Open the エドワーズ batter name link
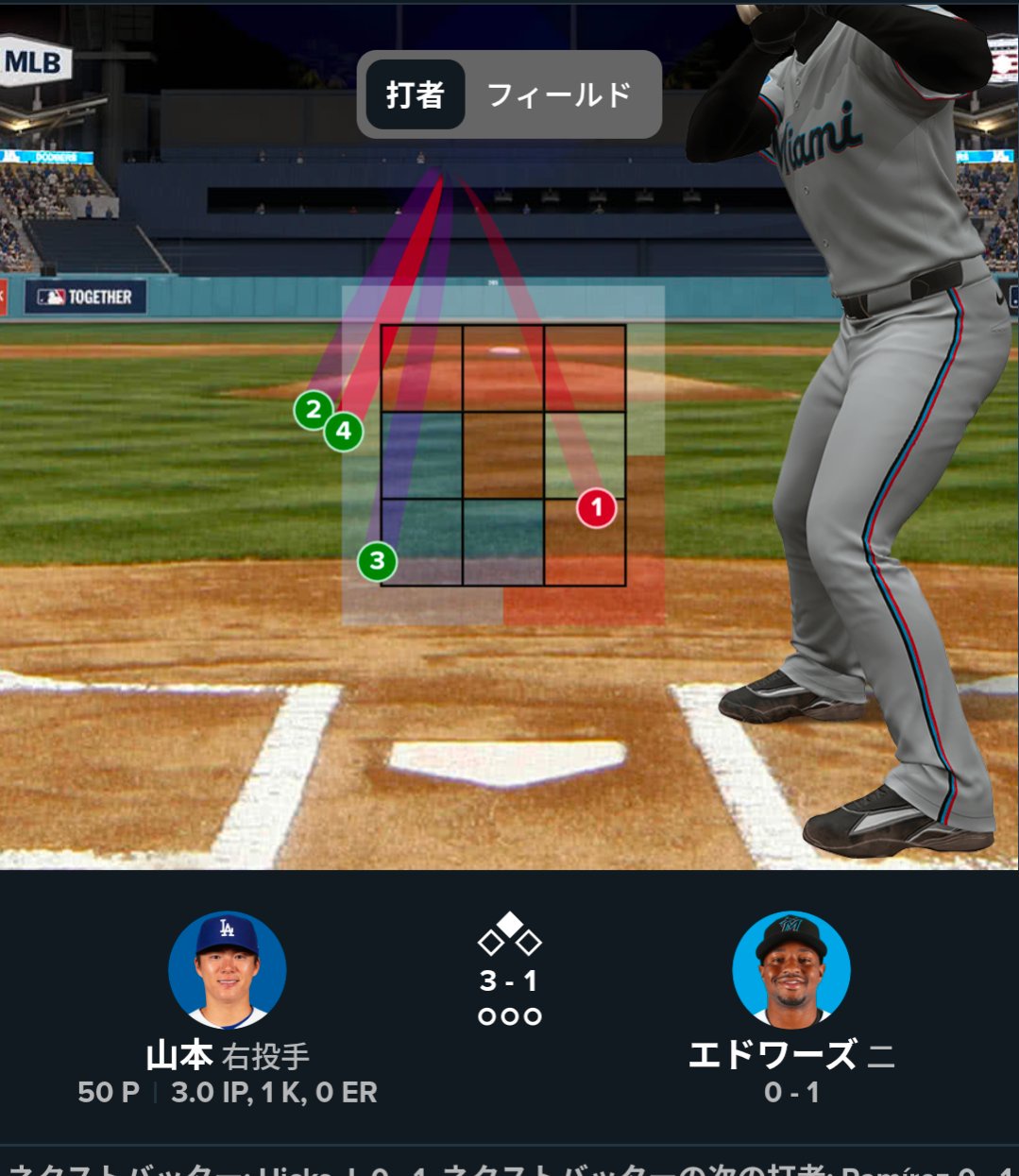This screenshot has height=1176, width=1019. click(x=773, y=1055)
